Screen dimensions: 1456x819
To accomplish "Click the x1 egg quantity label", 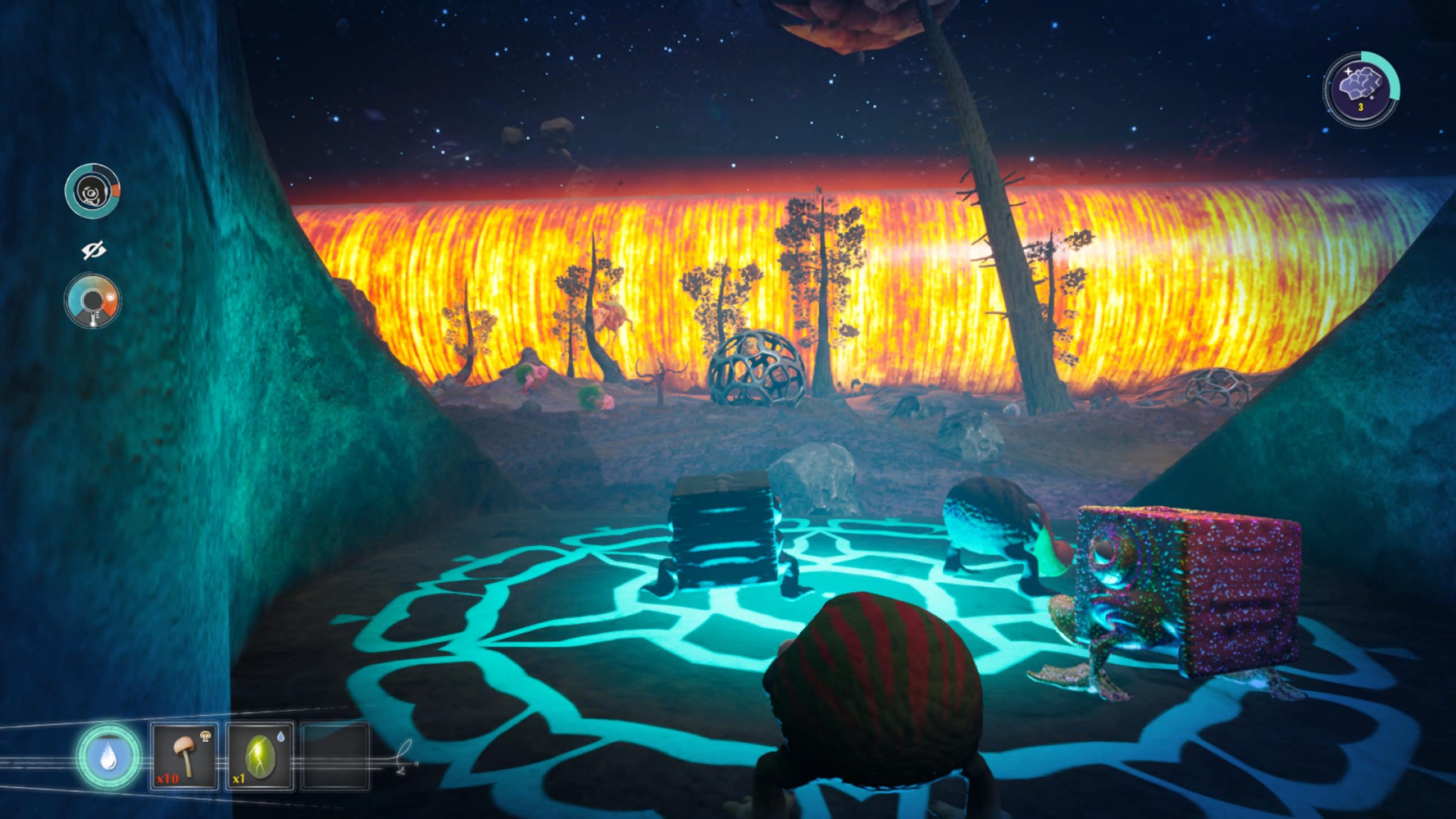I will point(238,780).
